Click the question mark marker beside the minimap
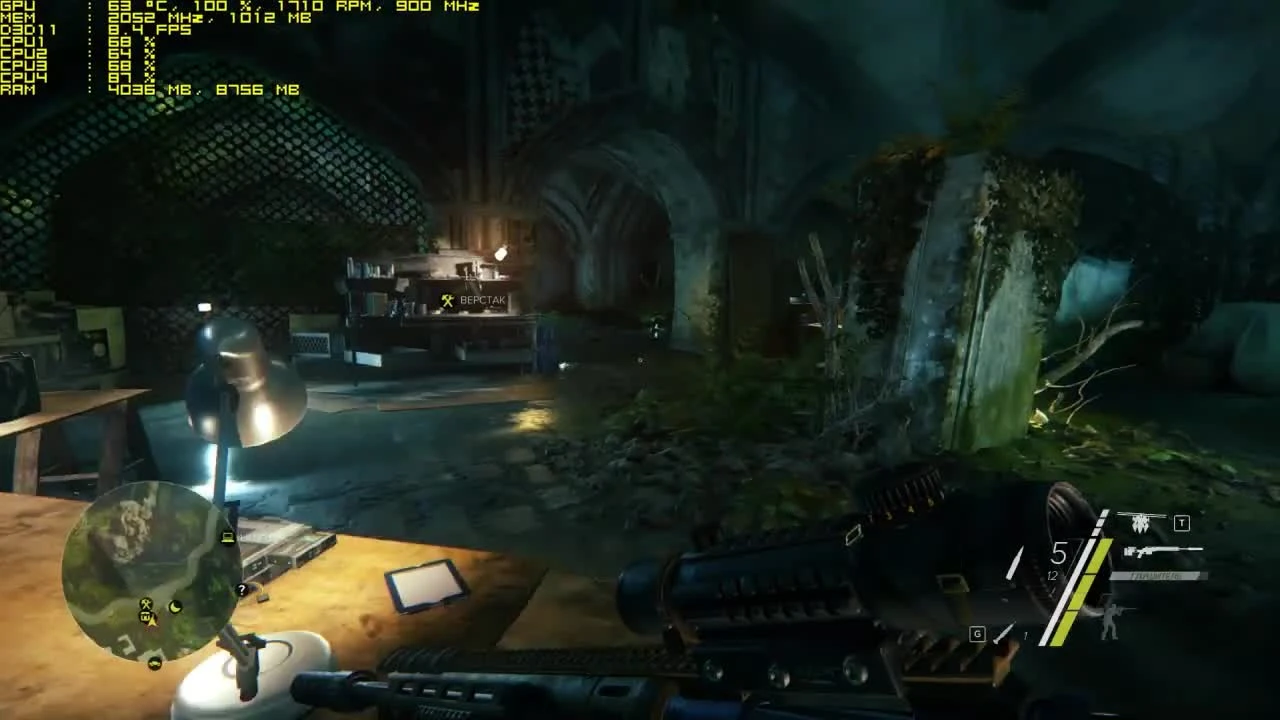The height and width of the screenshot is (720, 1280). point(242,589)
